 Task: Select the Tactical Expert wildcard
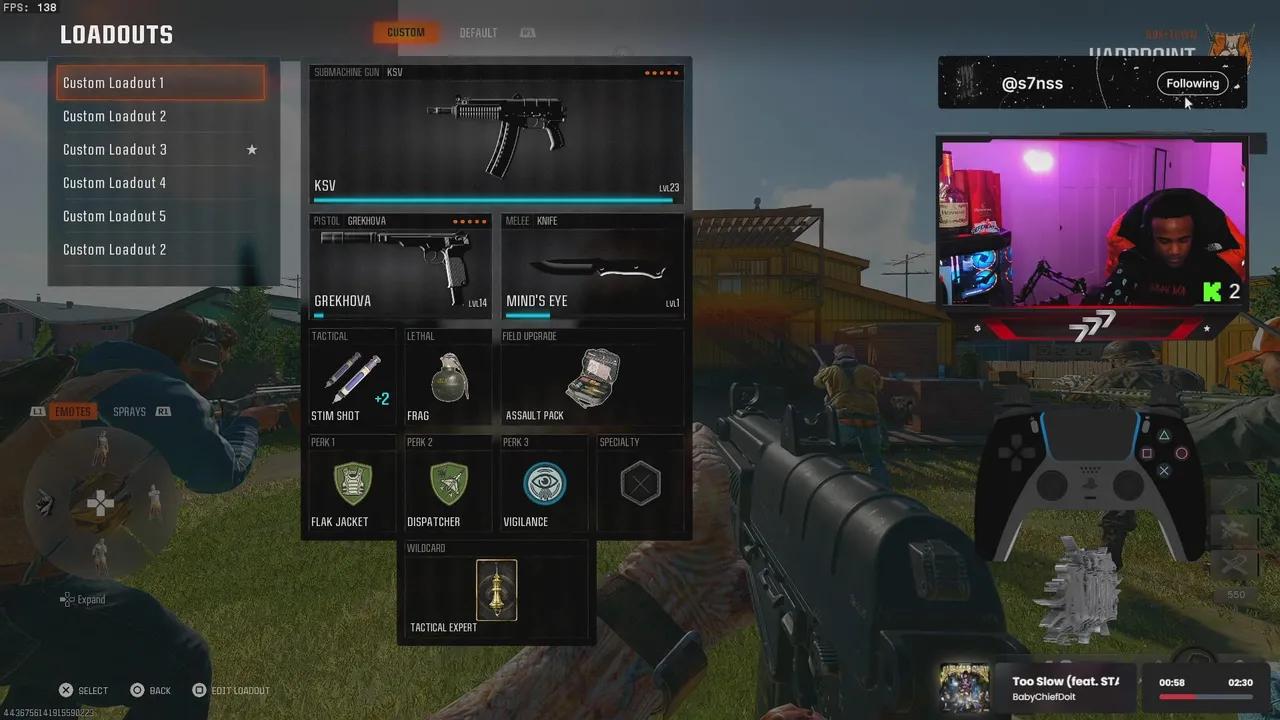click(x=495, y=592)
